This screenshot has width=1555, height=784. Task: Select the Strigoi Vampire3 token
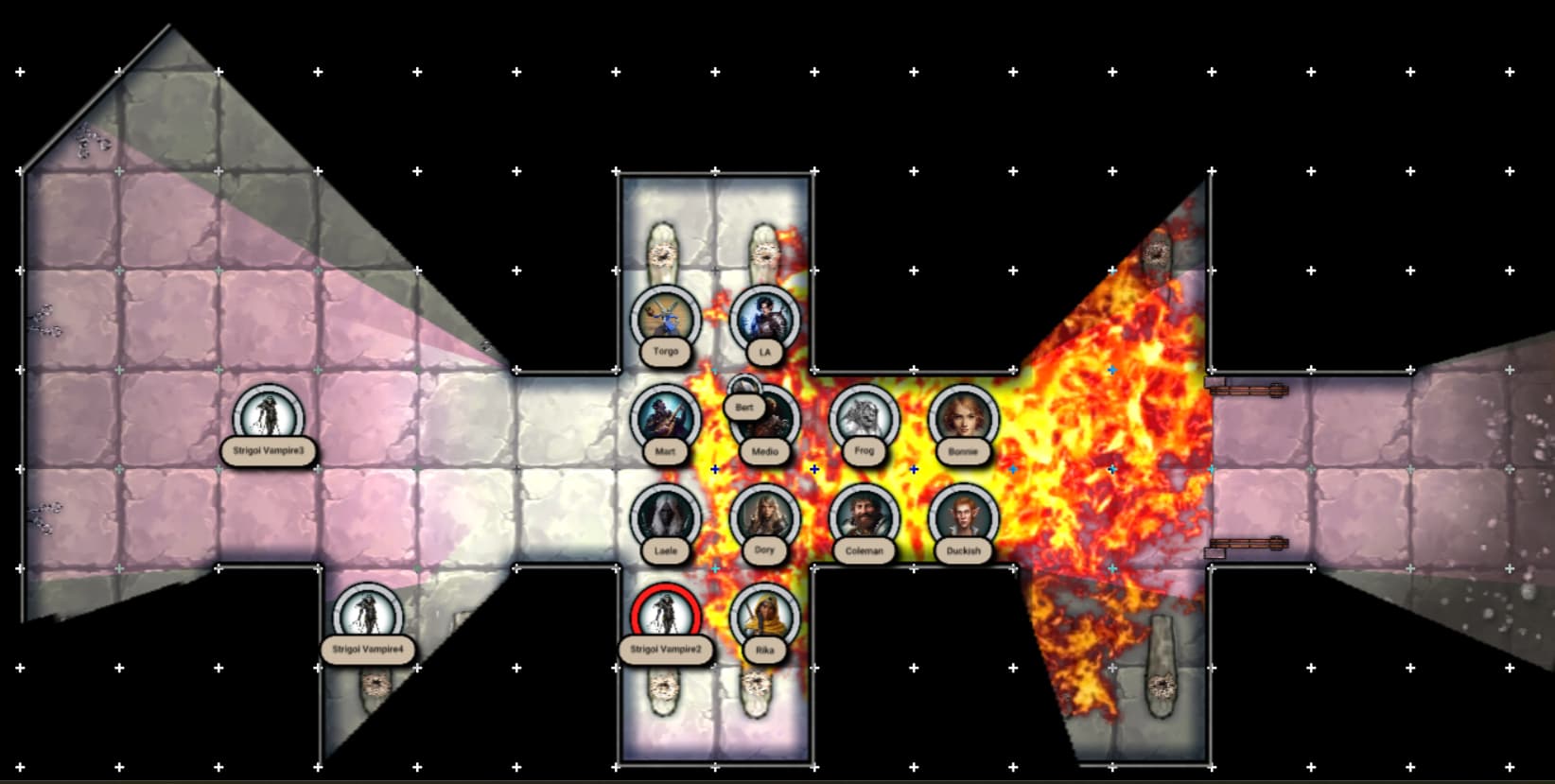269,418
